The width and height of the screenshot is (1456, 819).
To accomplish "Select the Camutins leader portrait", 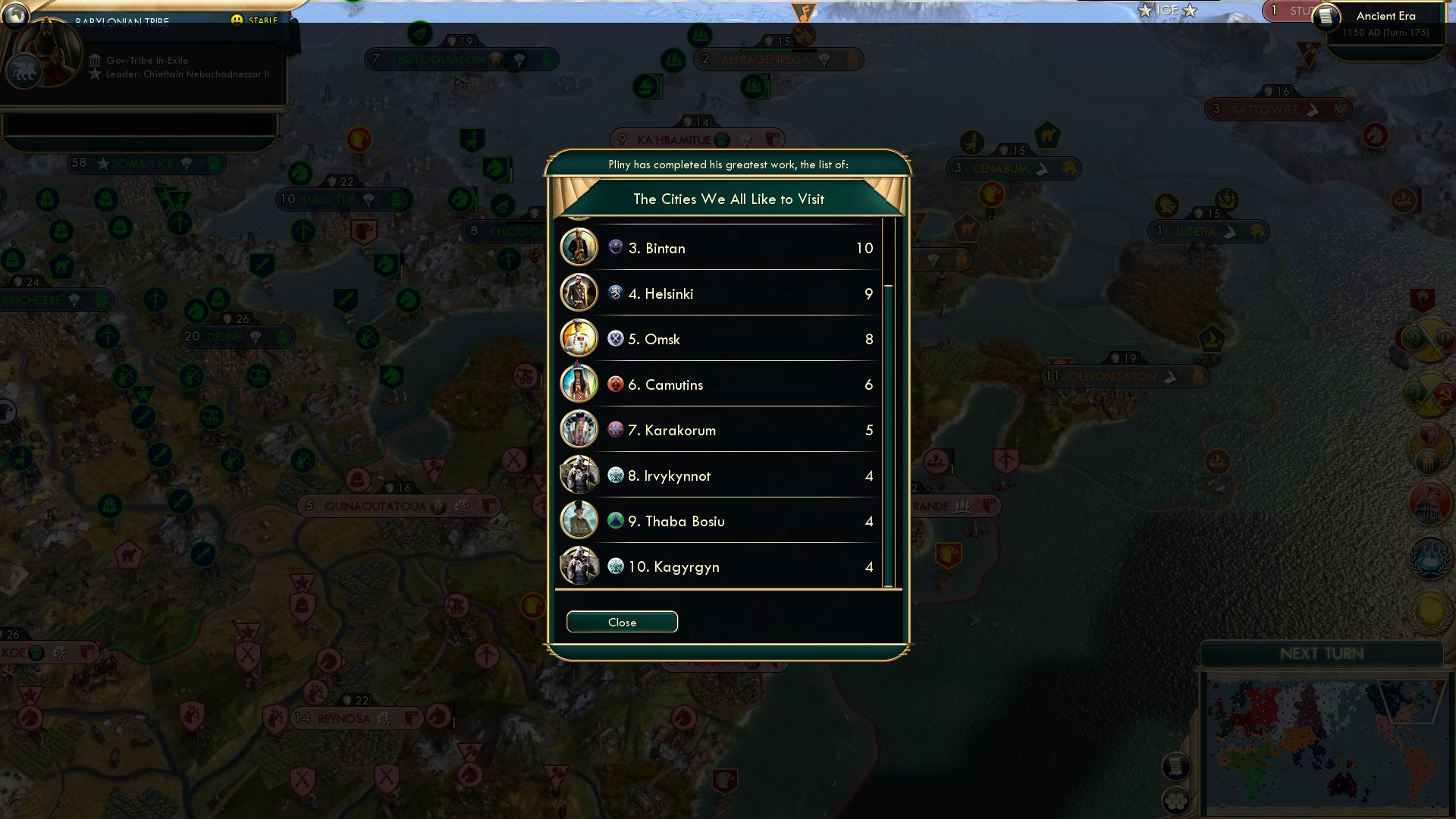I will (x=579, y=384).
